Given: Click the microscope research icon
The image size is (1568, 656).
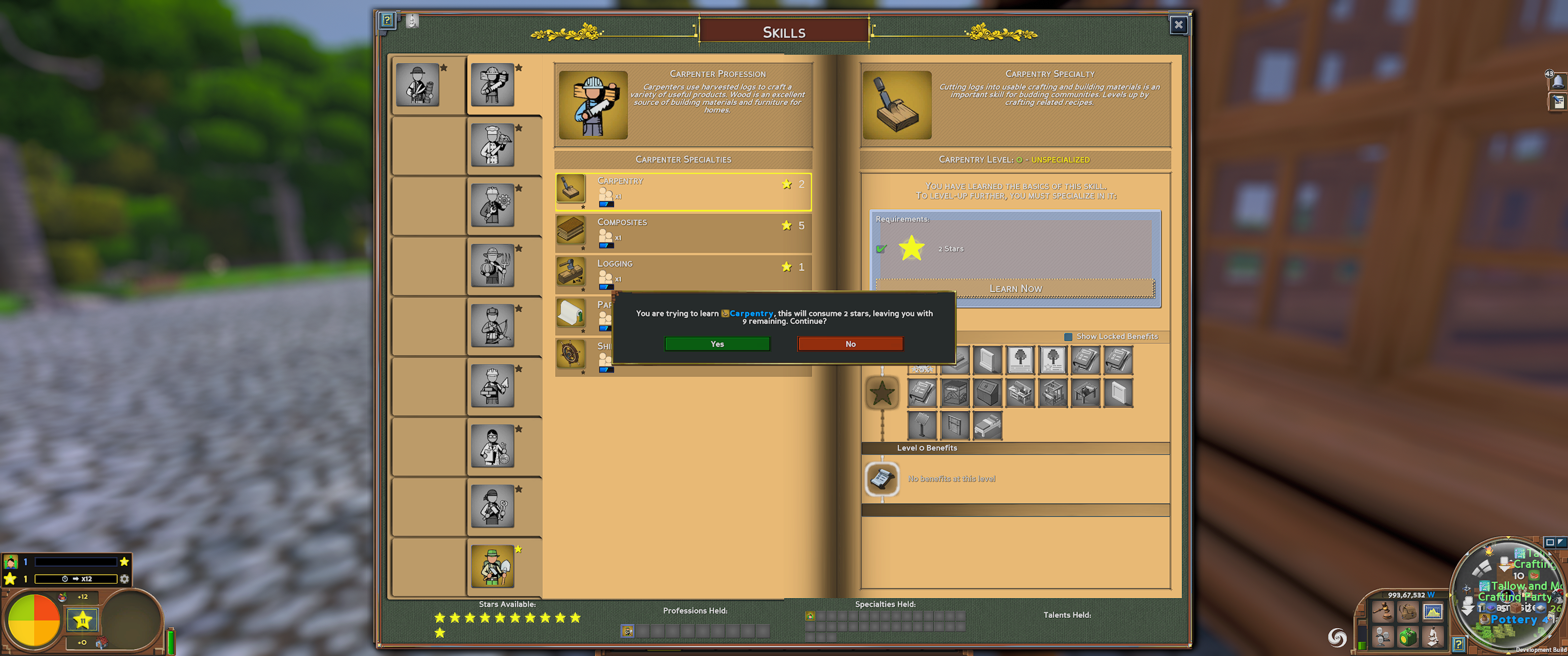Looking at the screenshot, I should coord(1433,637).
